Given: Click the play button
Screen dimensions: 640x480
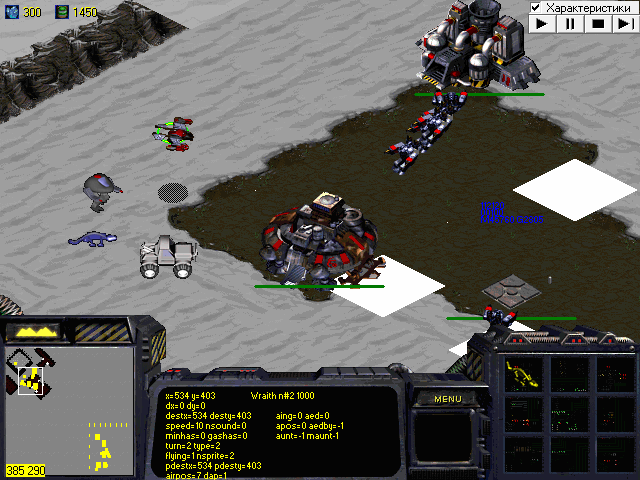Looking at the screenshot, I should pos(541,23).
